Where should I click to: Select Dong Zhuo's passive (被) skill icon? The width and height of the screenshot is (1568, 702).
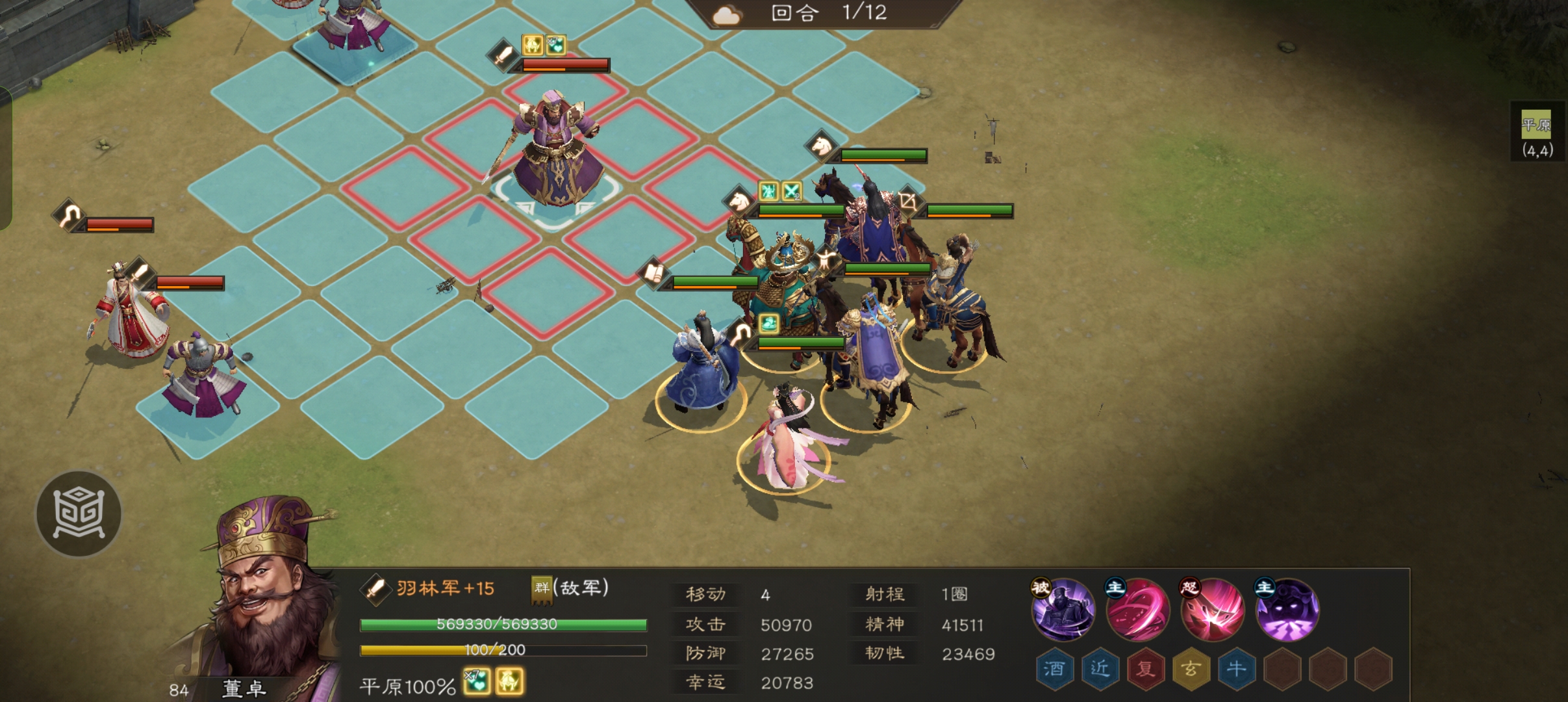(x=1064, y=610)
